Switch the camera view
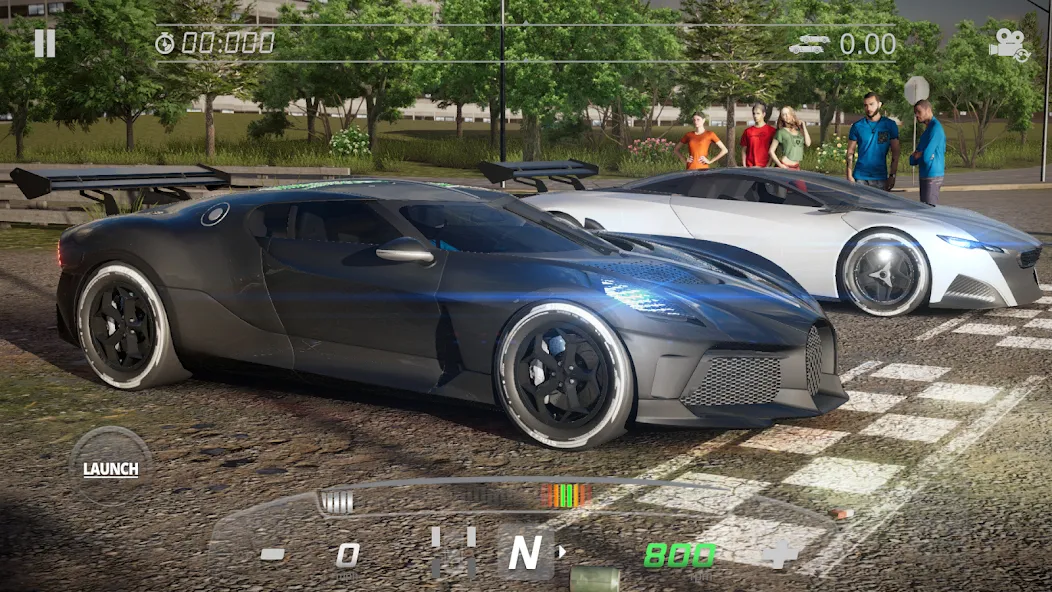 click(1008, 44)
